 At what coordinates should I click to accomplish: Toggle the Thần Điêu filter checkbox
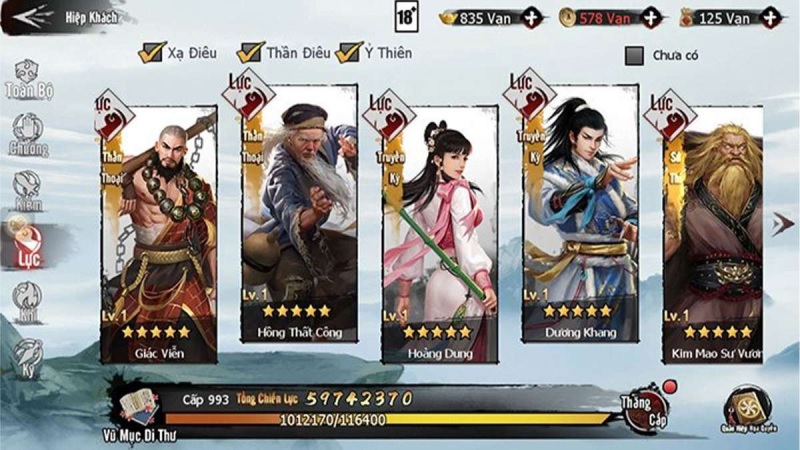pyautogui.click(x=250, y=52)
